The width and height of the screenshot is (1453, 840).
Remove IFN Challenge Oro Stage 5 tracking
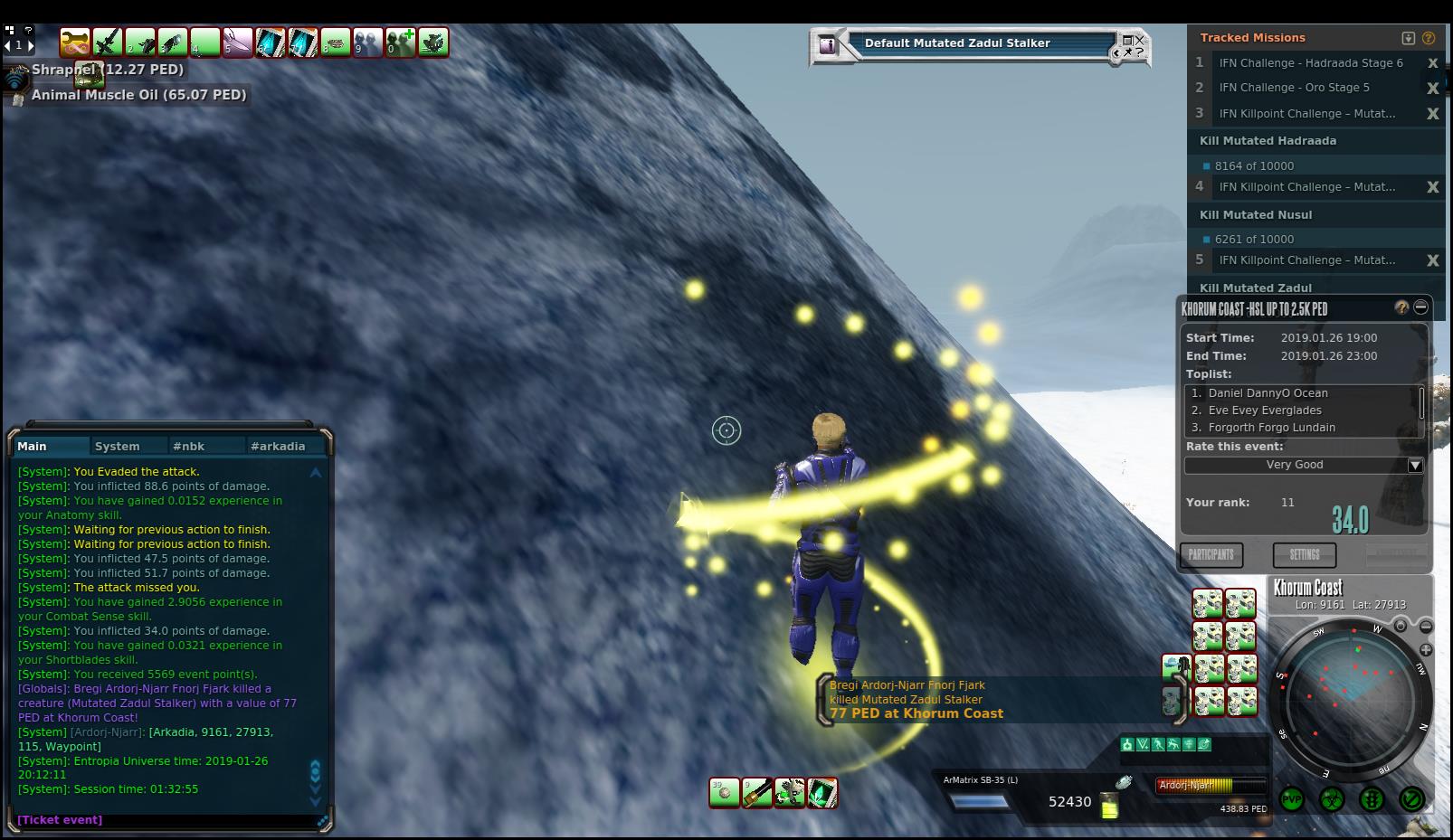[1432, 88]
